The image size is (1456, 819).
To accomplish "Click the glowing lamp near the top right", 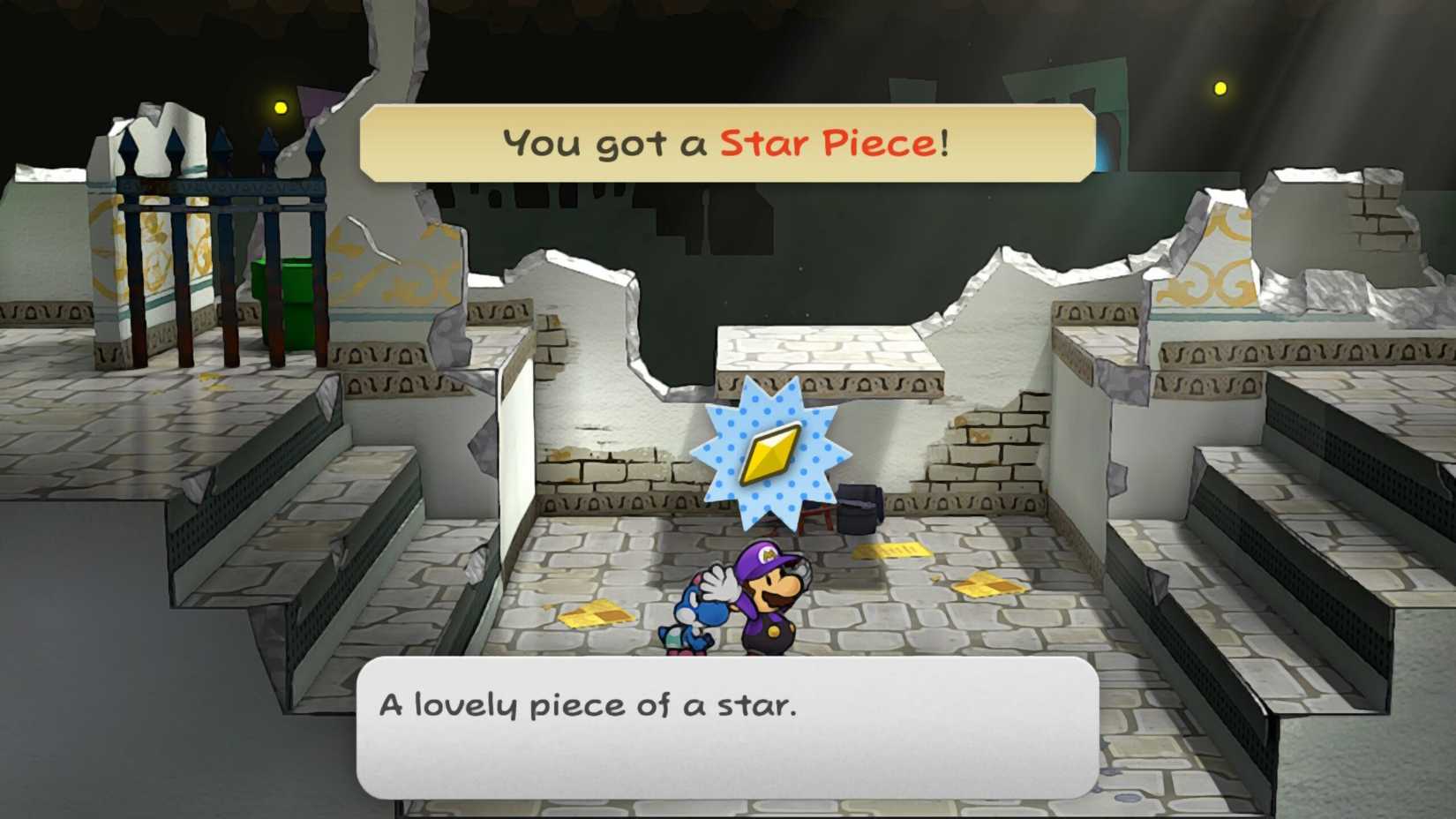I will point(1220,88).
